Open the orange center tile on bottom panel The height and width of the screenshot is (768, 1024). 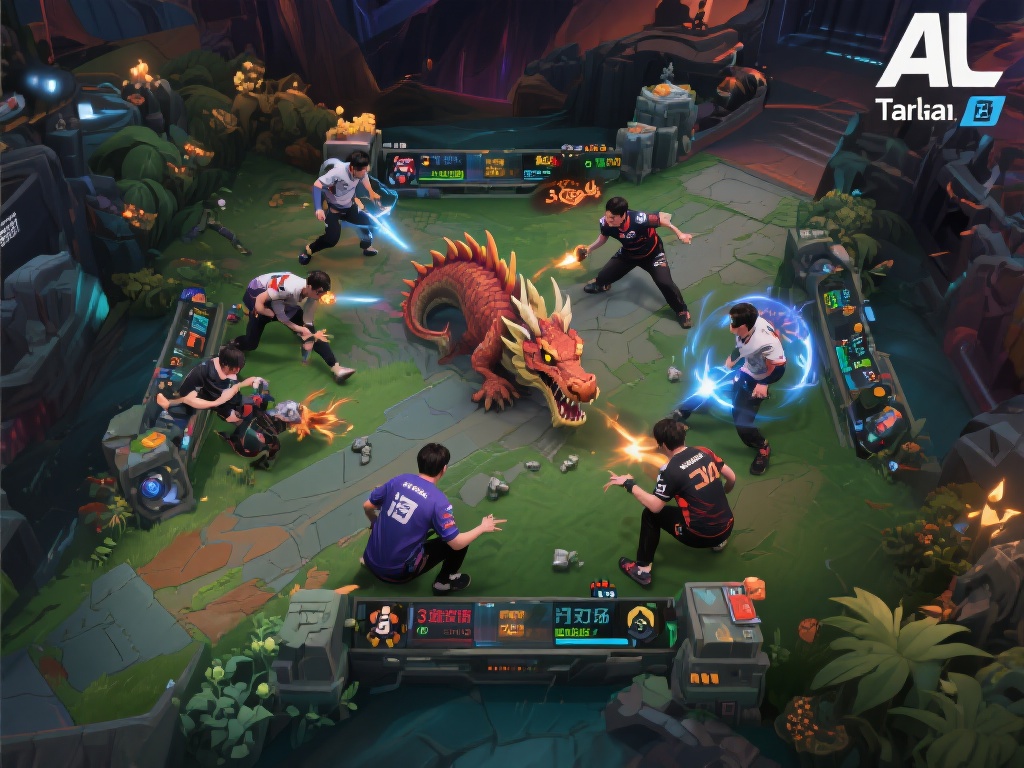coord(513,622)
